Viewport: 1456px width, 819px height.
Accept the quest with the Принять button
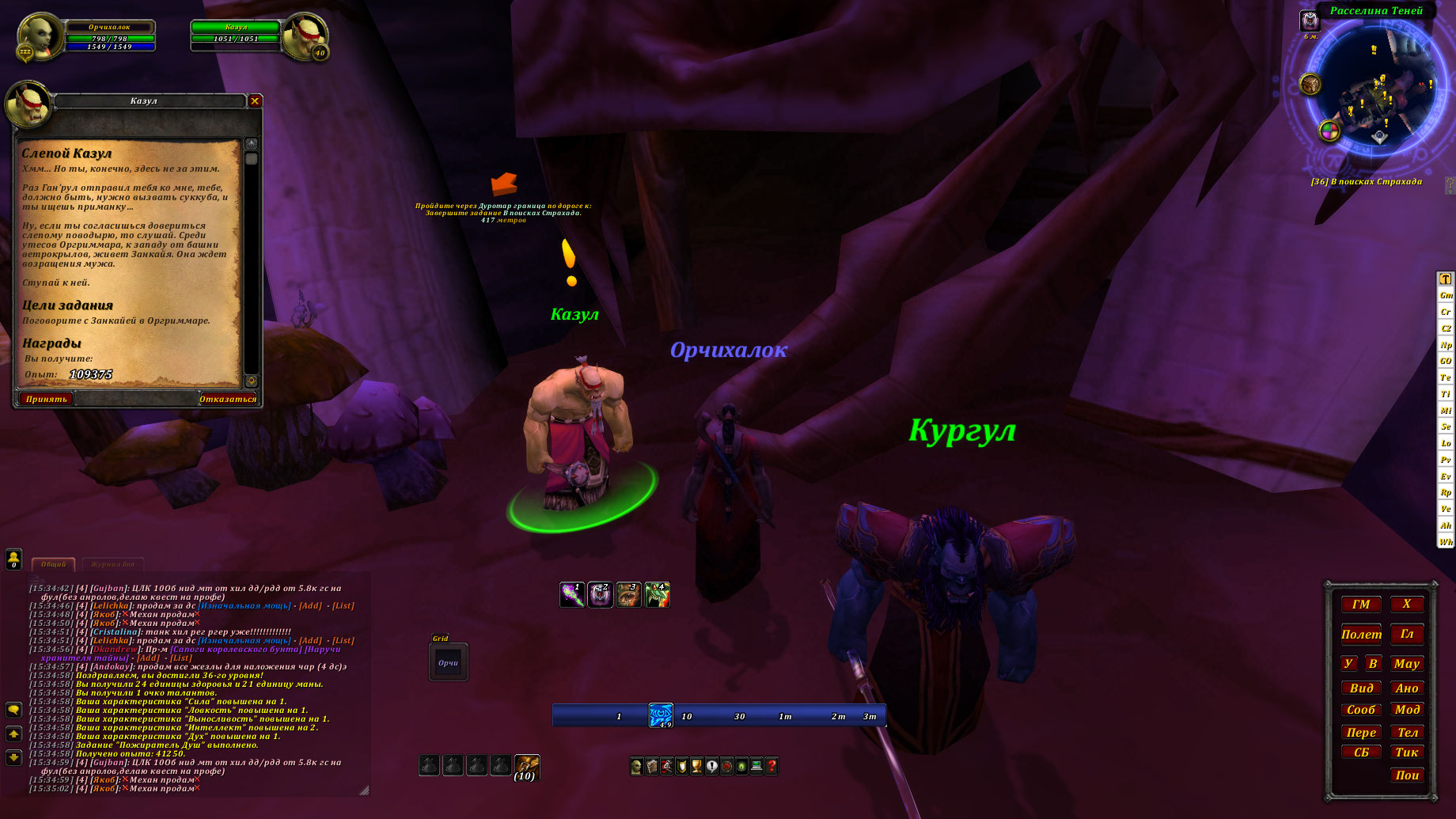click(x=46, y=399)
